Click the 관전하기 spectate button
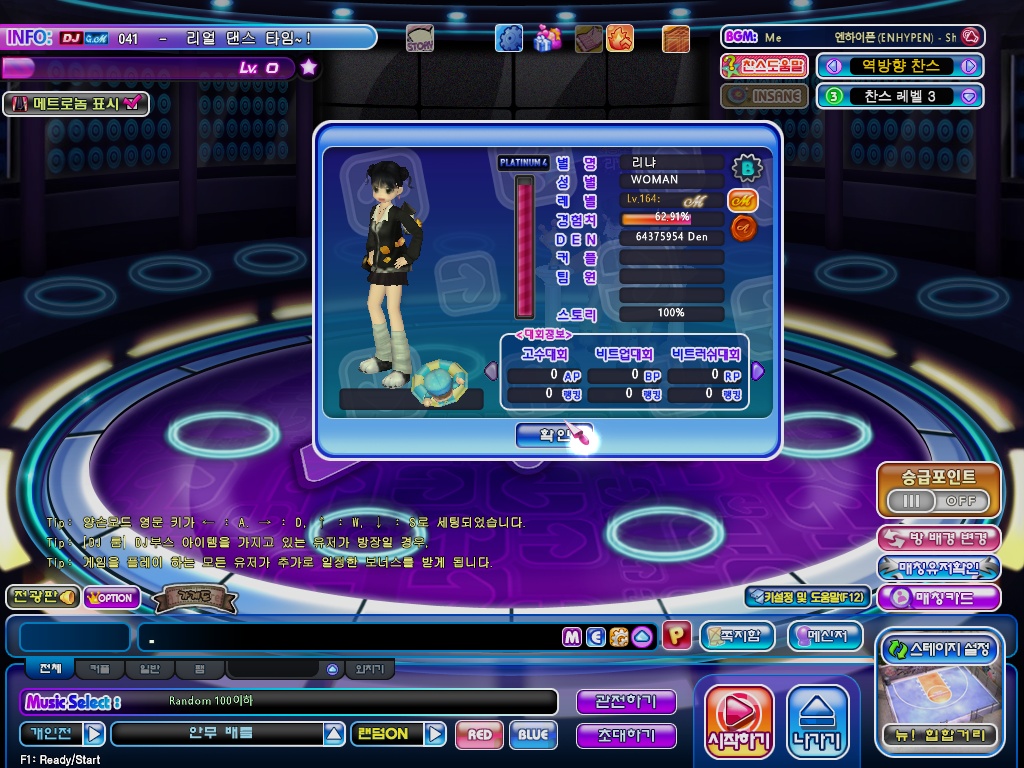The height and width of the screenshot is (768, 1024). tap(626, 702)
